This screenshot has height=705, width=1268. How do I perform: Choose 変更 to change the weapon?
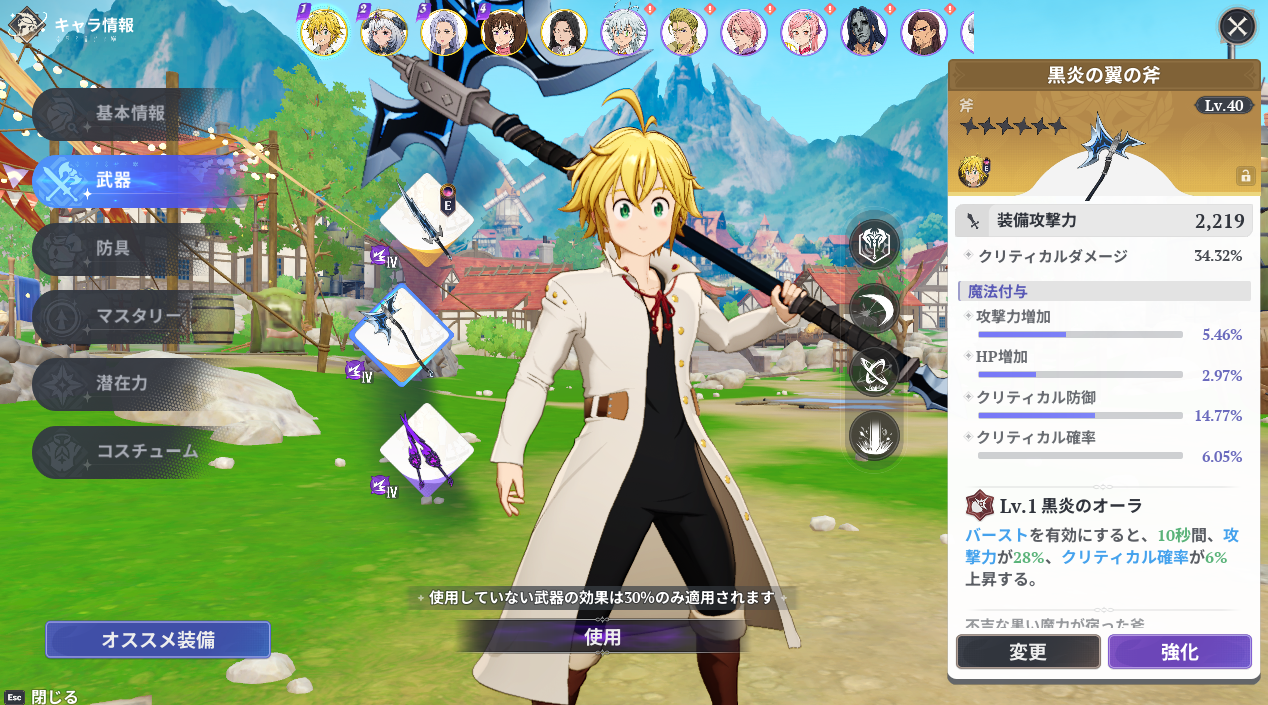pos(1027,652)
